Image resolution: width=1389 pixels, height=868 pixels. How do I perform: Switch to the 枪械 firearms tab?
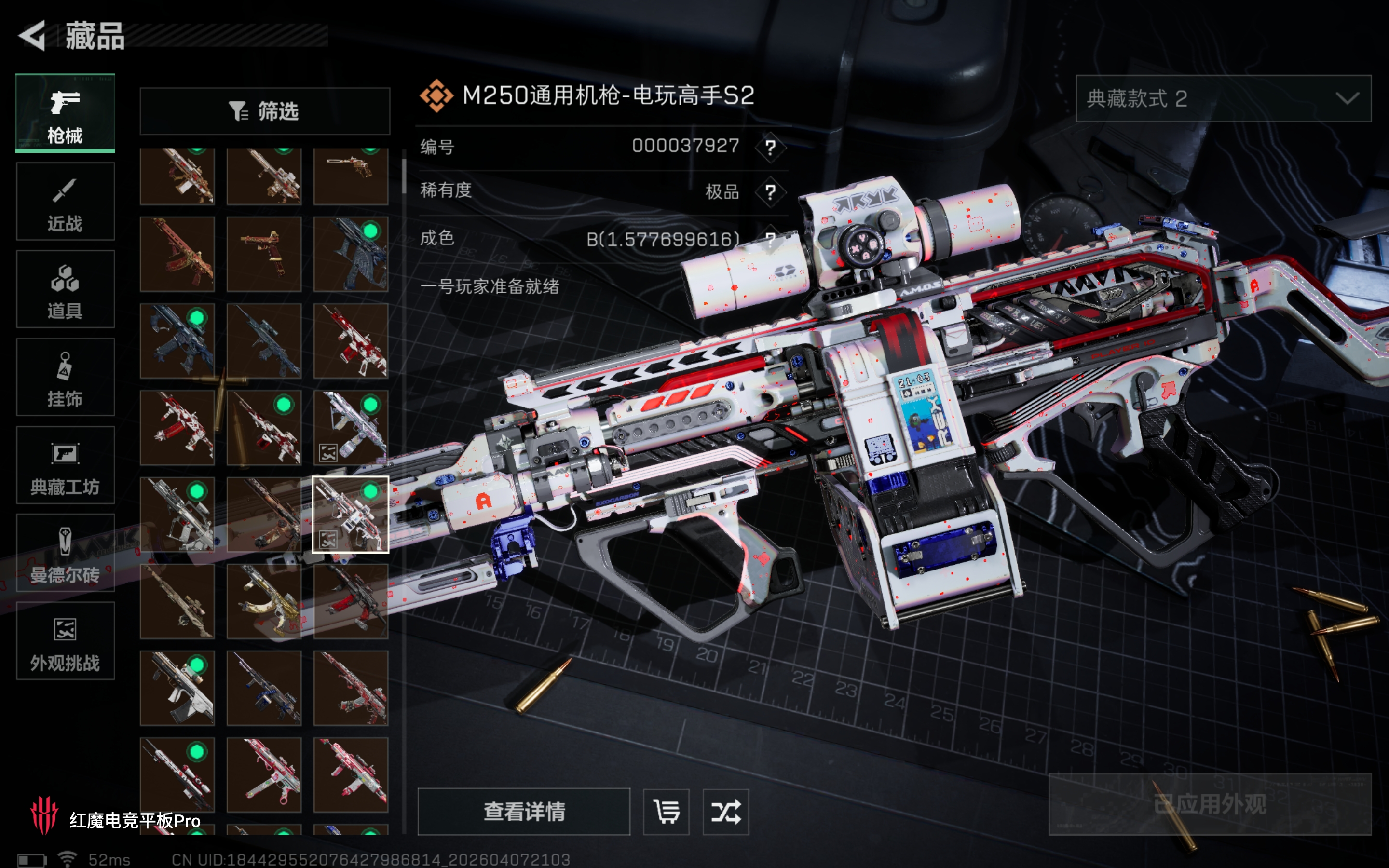65,113
